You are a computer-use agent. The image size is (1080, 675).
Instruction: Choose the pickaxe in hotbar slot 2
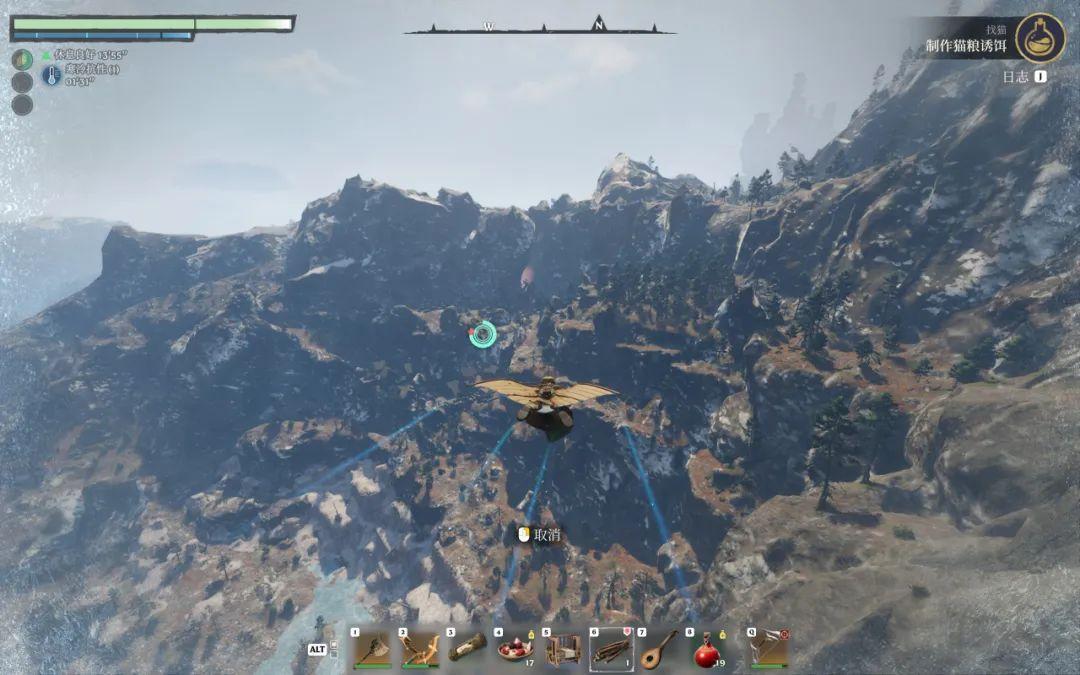coord(420,649)
